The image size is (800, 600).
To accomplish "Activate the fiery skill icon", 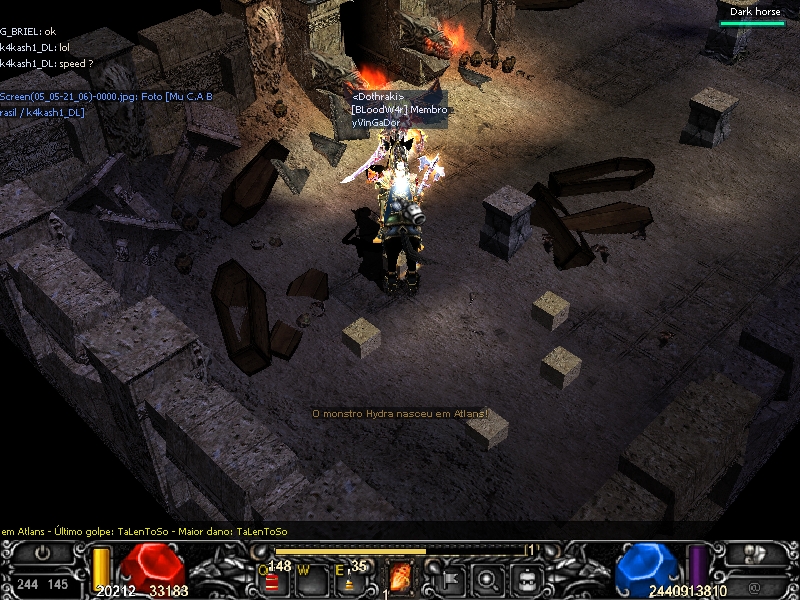I will click(400, 577).
